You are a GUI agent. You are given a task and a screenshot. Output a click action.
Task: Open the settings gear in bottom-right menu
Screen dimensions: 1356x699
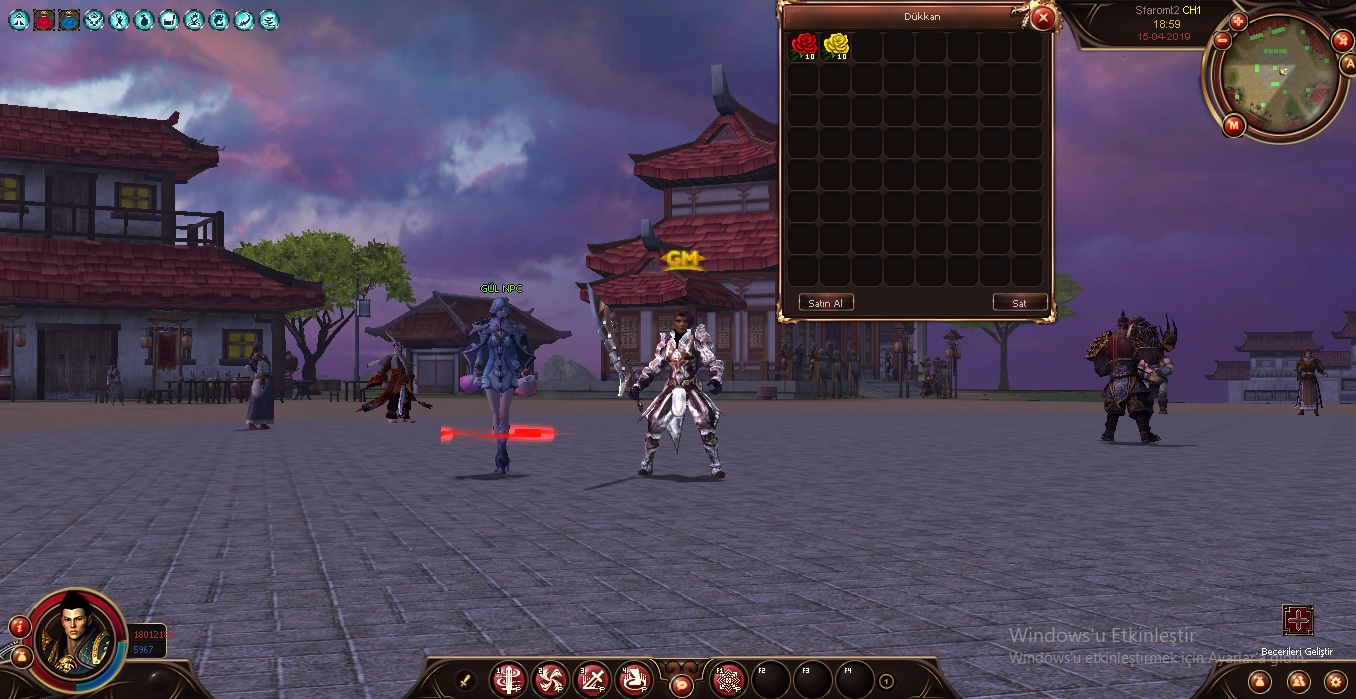click(x=1333, y=681)
